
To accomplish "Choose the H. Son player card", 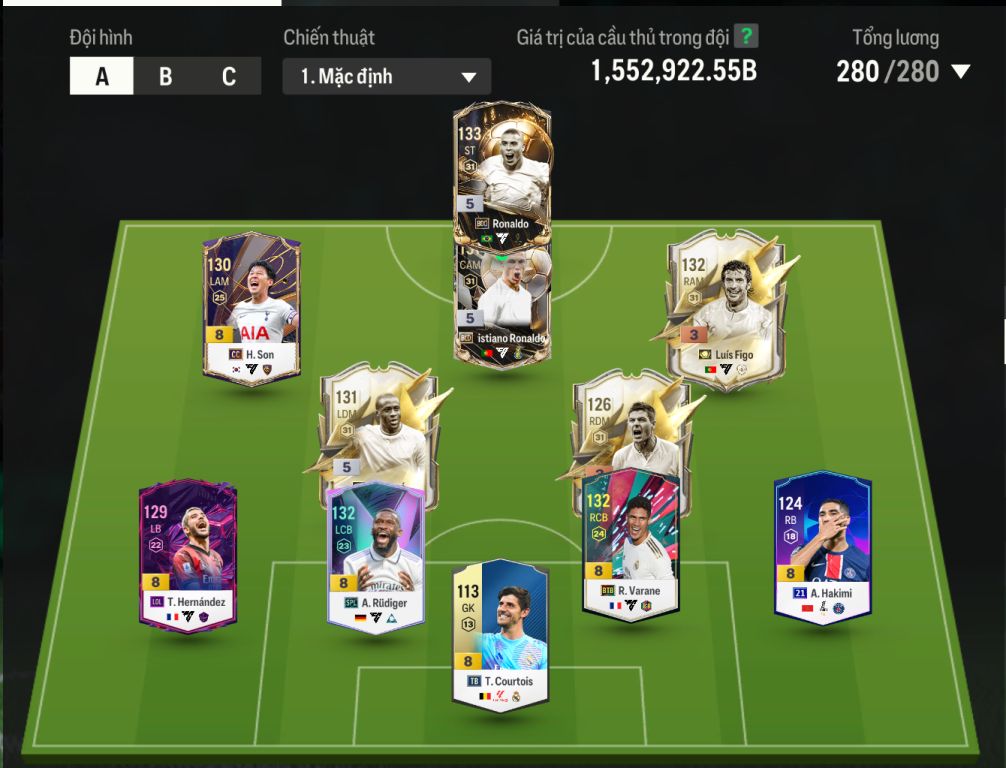I will point(251,310).
